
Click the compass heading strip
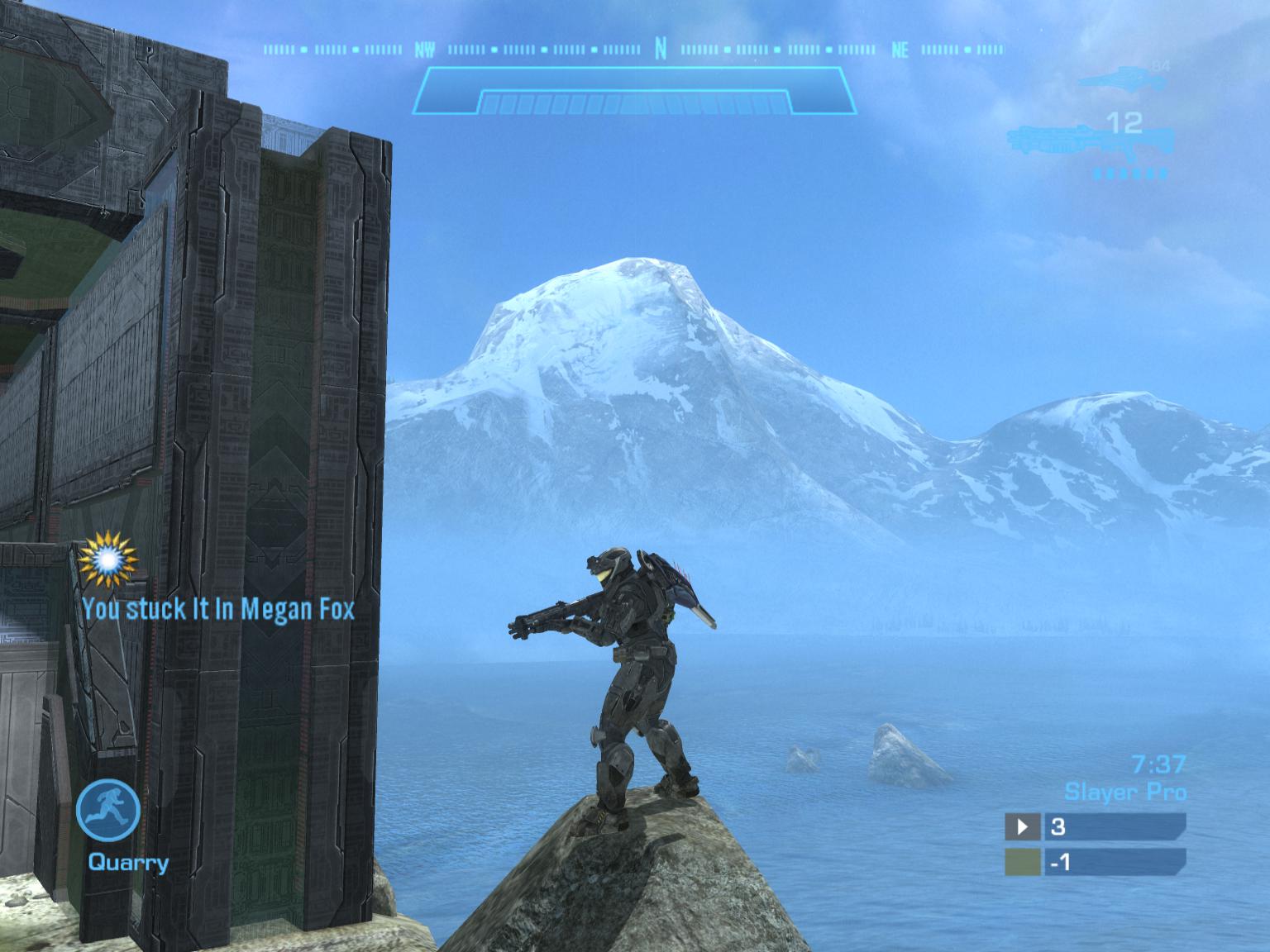634,50
